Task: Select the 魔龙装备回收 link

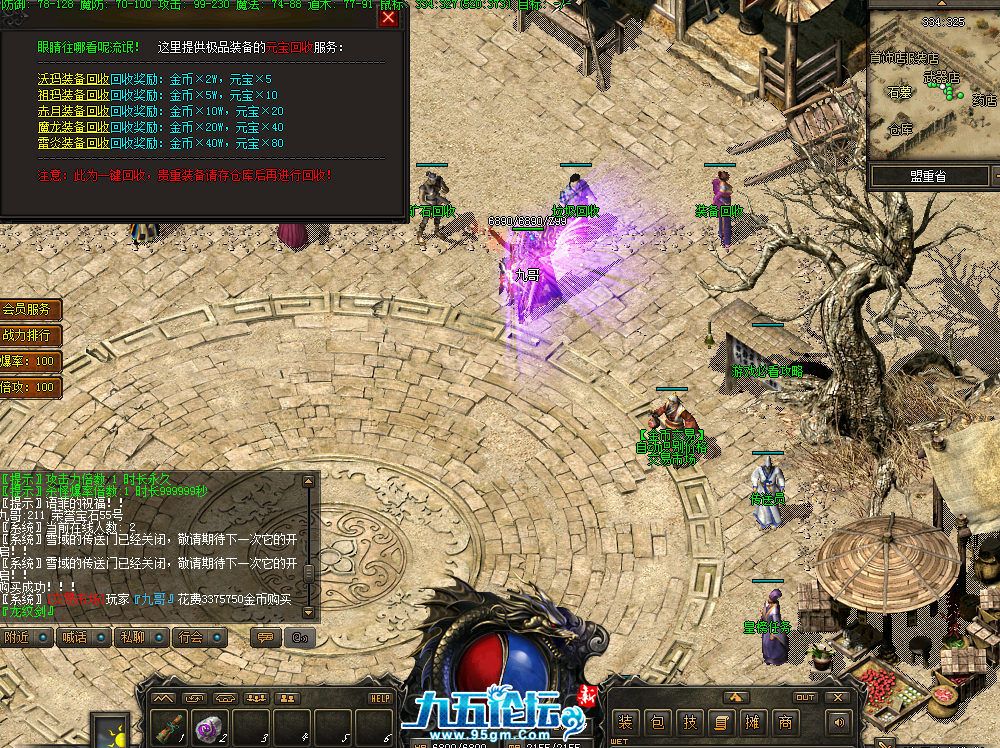Action: pos(73,127)
